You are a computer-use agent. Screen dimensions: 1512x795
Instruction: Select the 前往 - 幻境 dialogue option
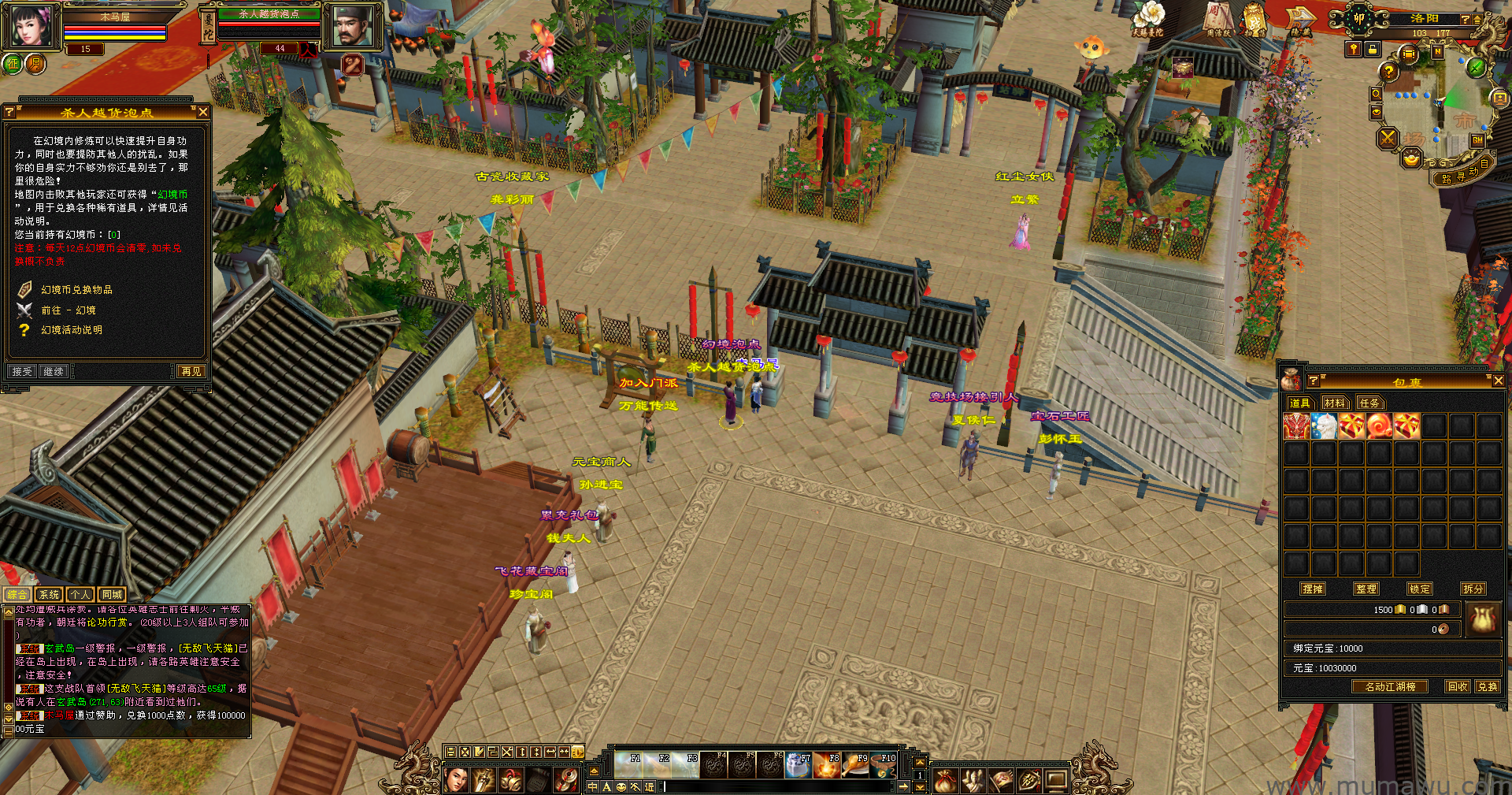69,310
